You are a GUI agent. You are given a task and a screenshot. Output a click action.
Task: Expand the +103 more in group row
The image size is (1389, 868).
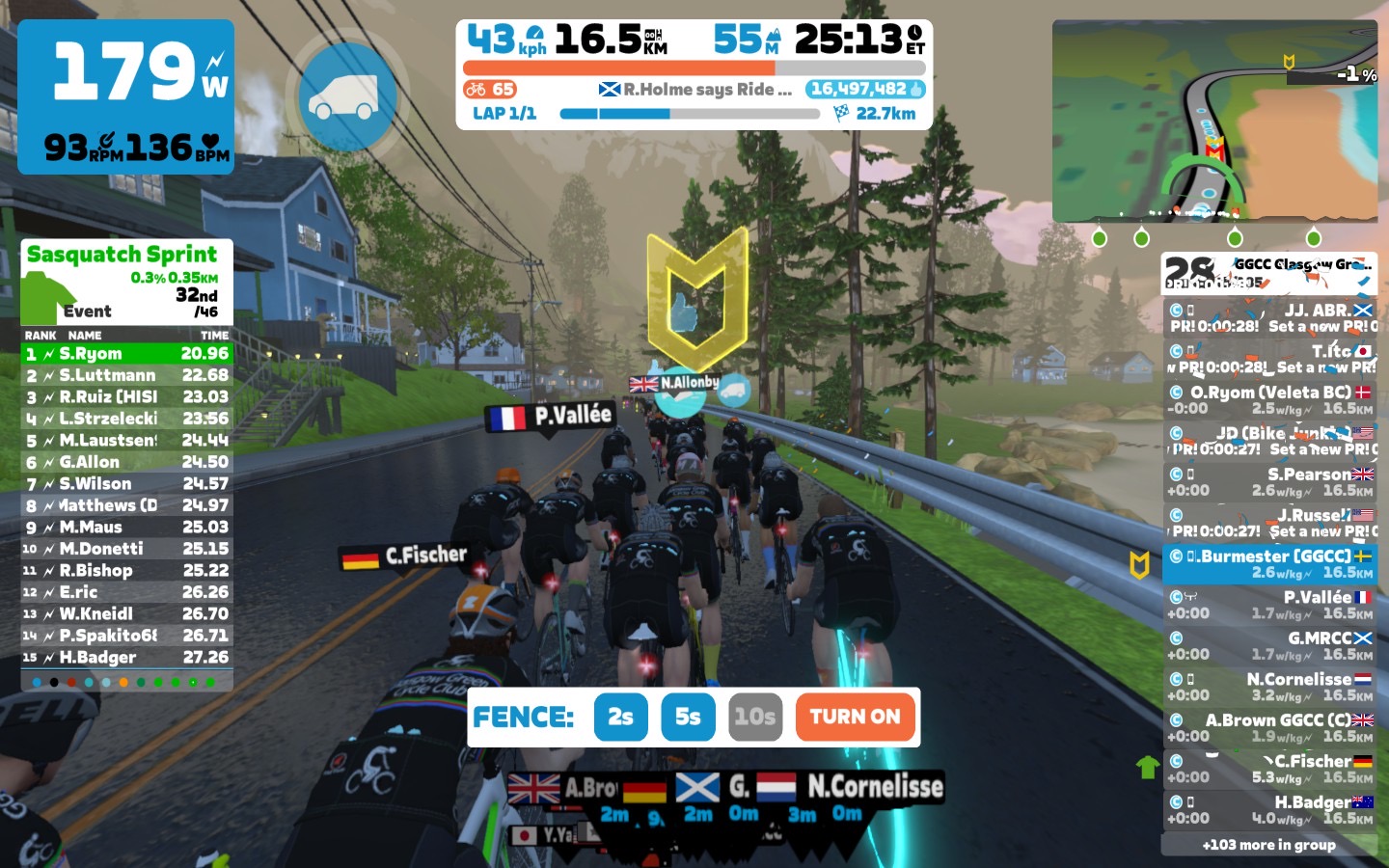[x=1268, y=845]
